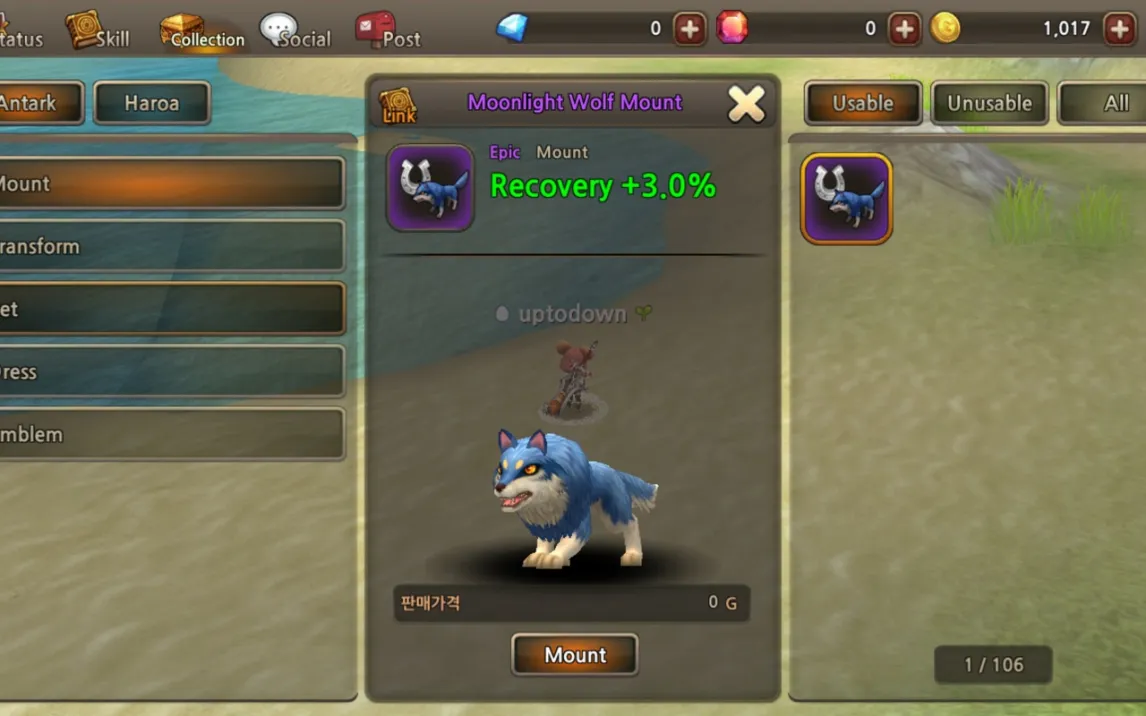
Task: Choose the Dress category
Action: [x=170, y=372]
